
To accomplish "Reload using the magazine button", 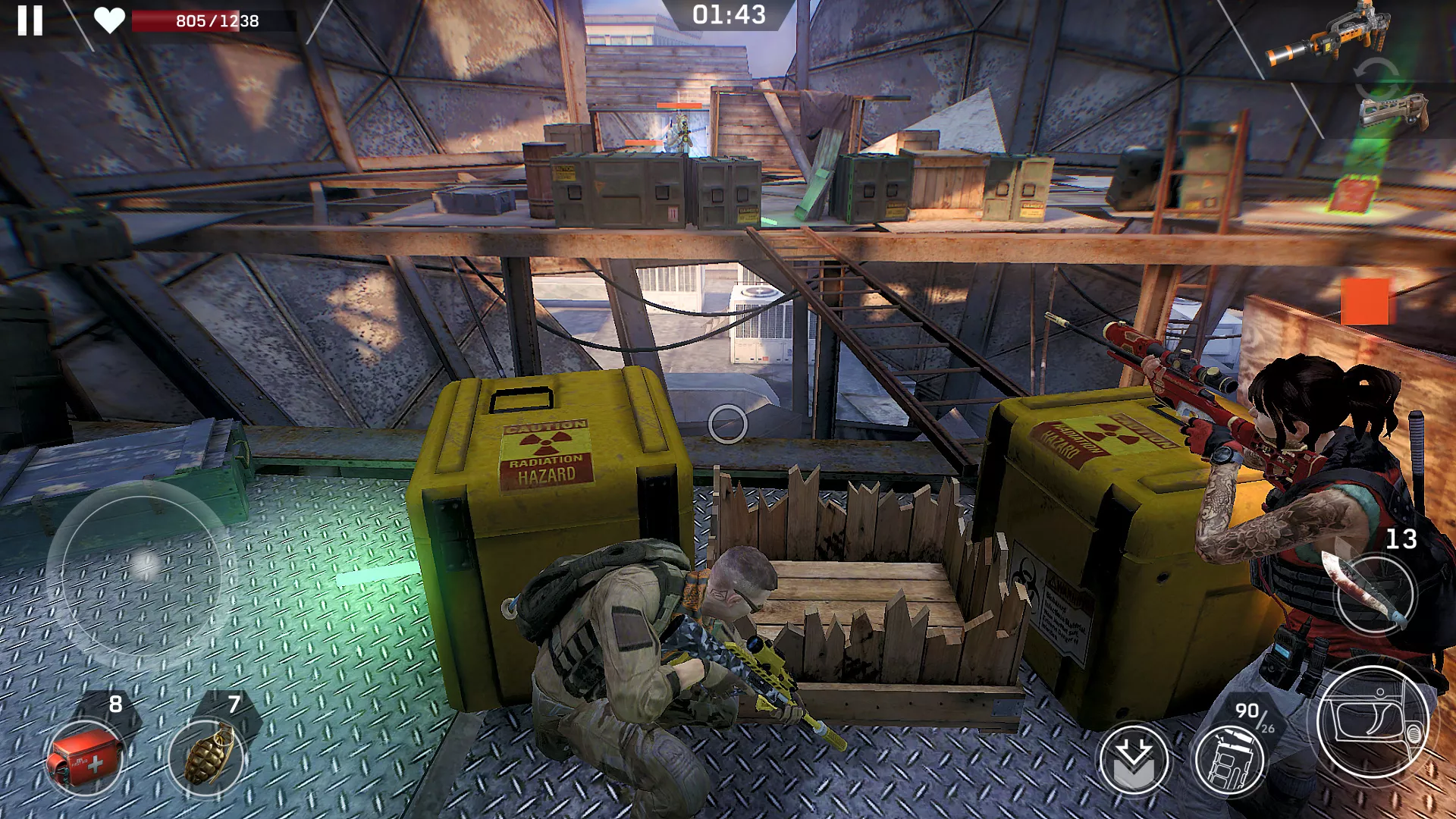I will (1229, 760).
